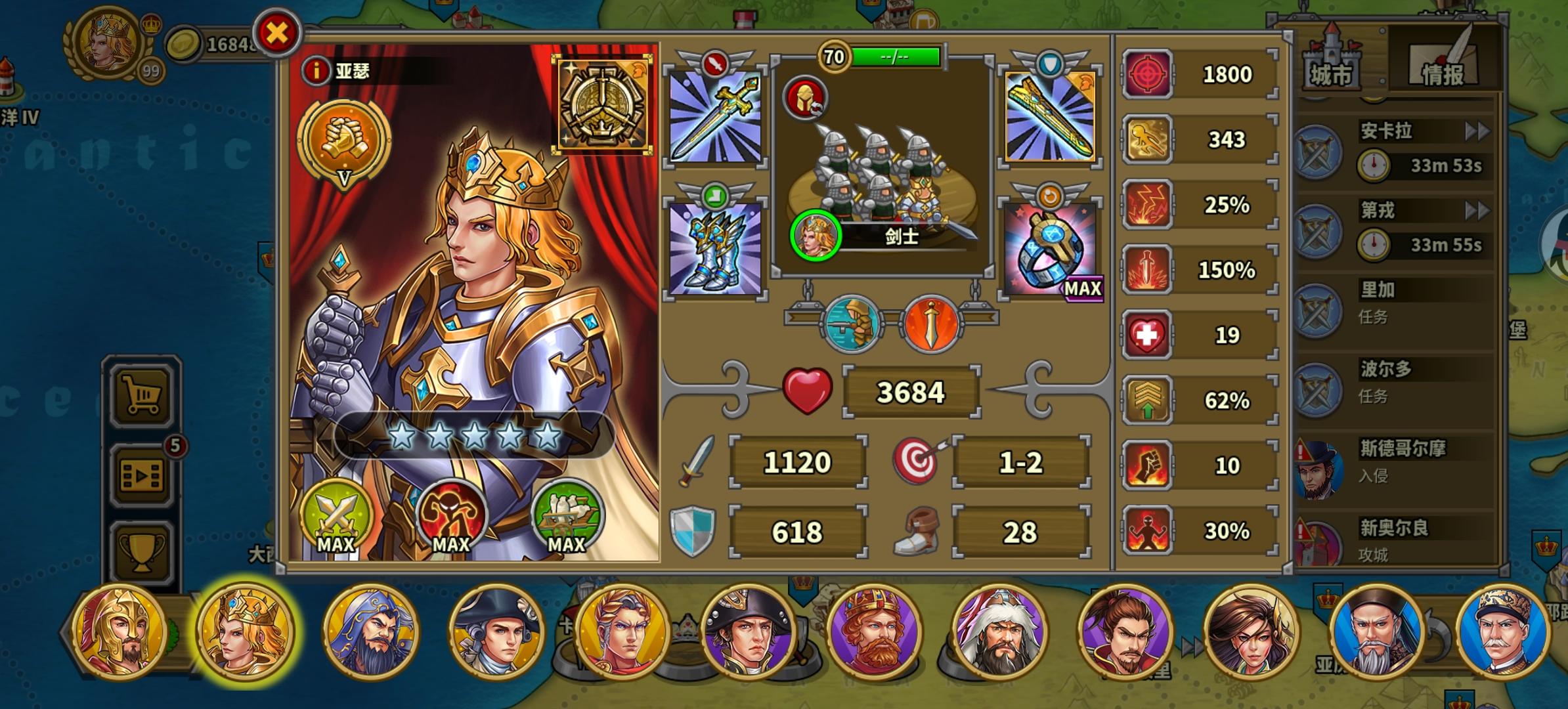Toggle the blue infantry mode circle

click(x=854, y=321)
